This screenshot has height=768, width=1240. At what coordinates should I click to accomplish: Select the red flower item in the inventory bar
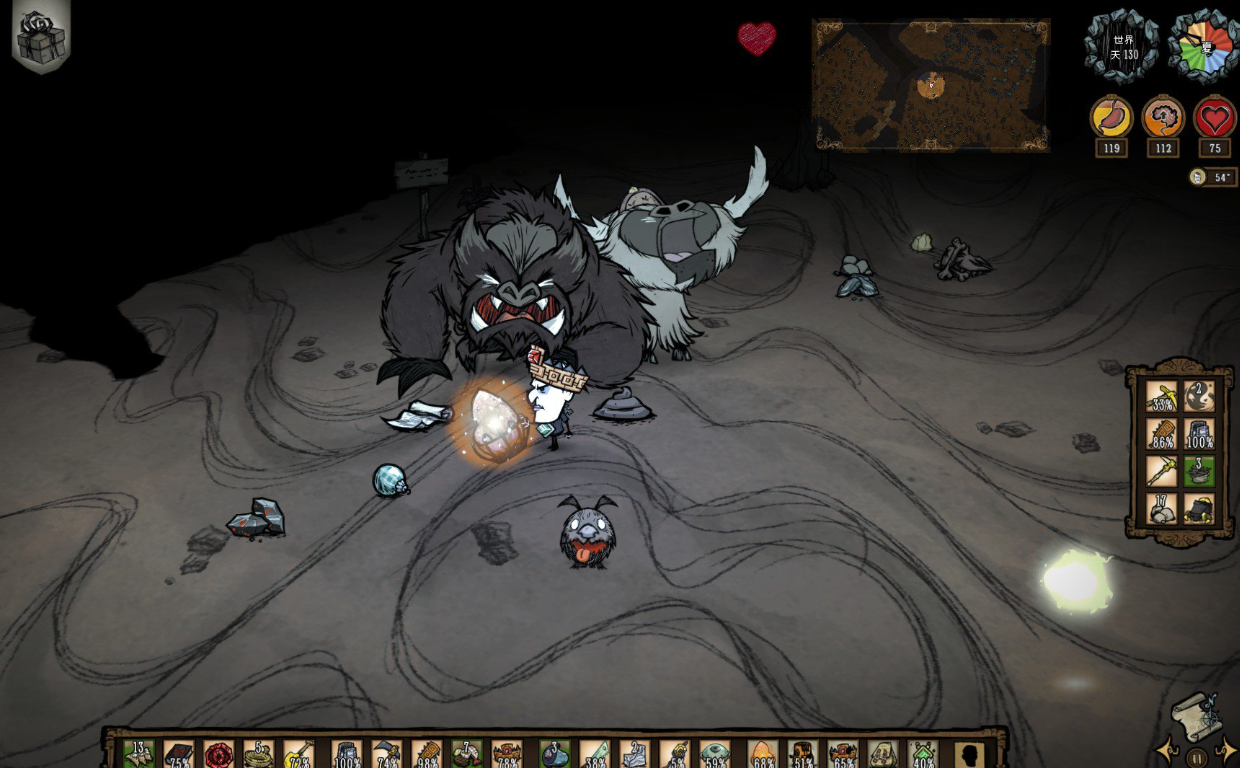[x=219, y=754]
